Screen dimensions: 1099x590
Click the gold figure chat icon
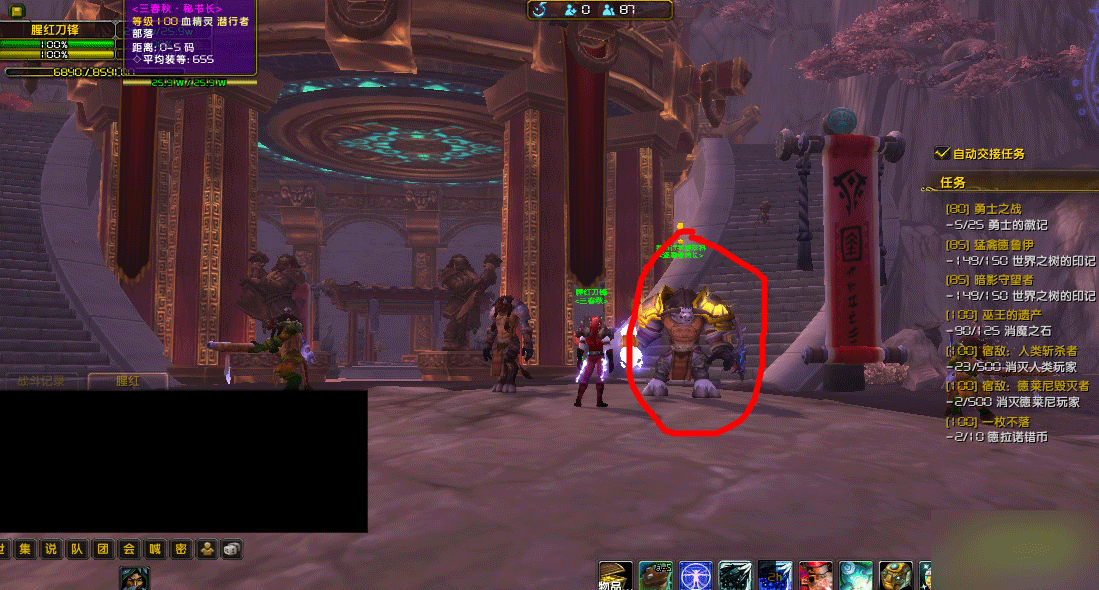(205, 549)
